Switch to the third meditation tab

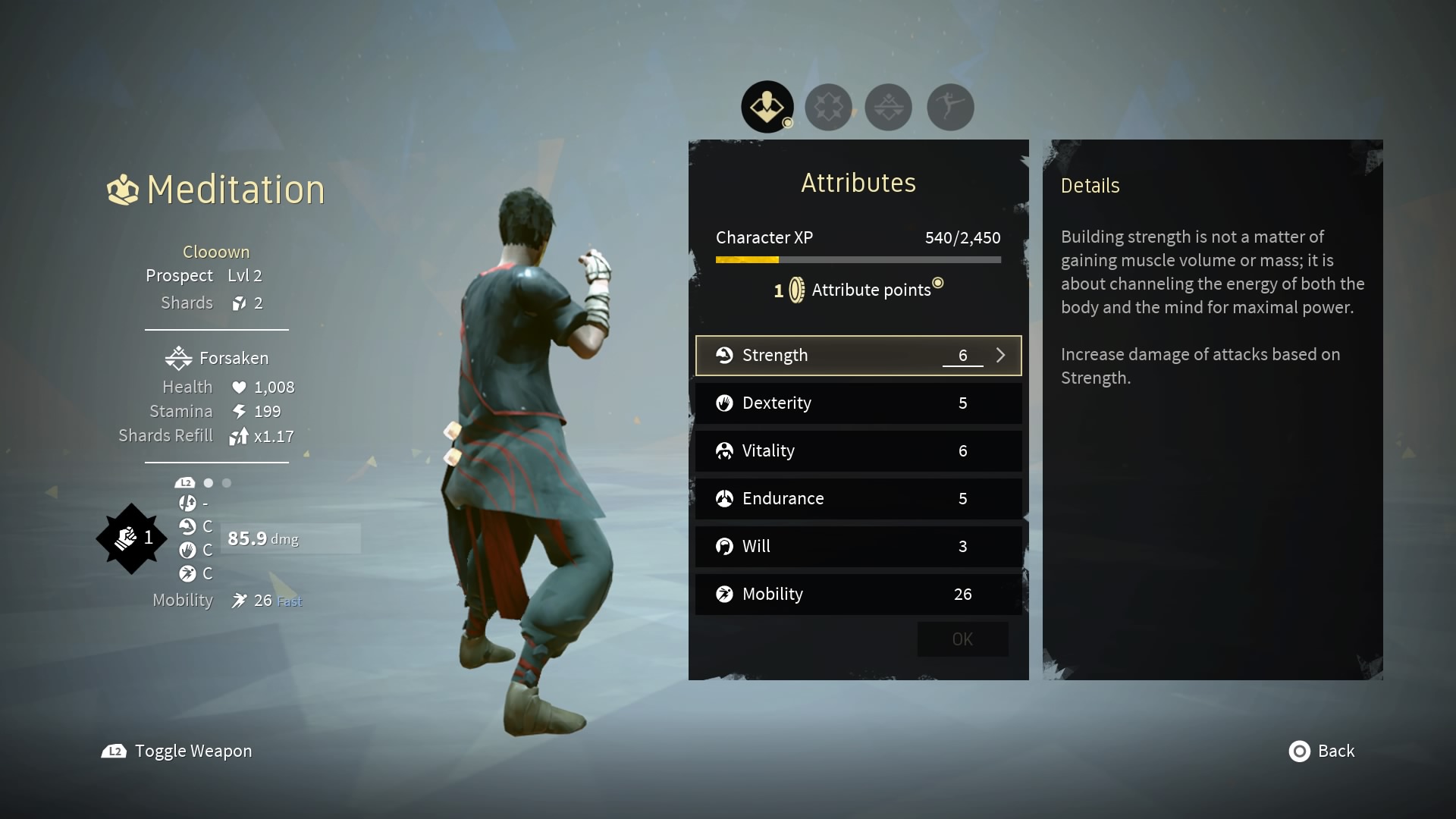point(888,107)
